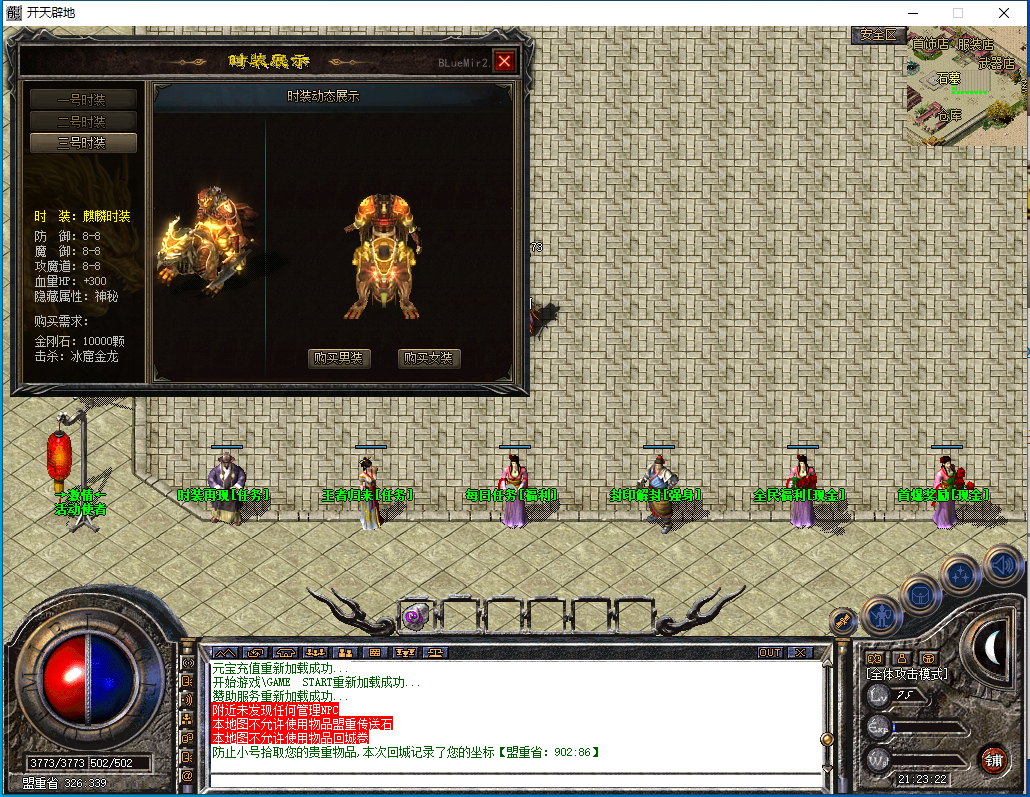Open the character figure round button
Viewport: 1030px width, 797px height.
tap(882, 615)
